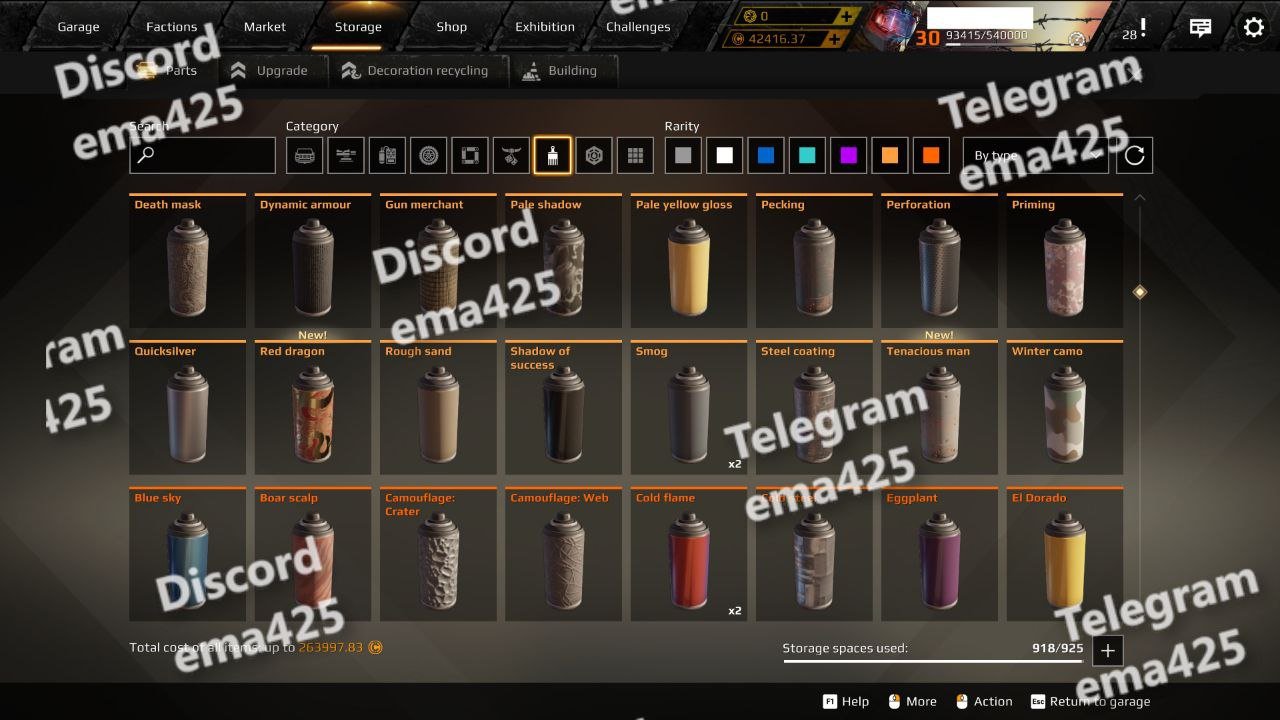Screen dimensions: 1280x720
Task: Filter by blue rarity swatch
Action: [766, 155]
